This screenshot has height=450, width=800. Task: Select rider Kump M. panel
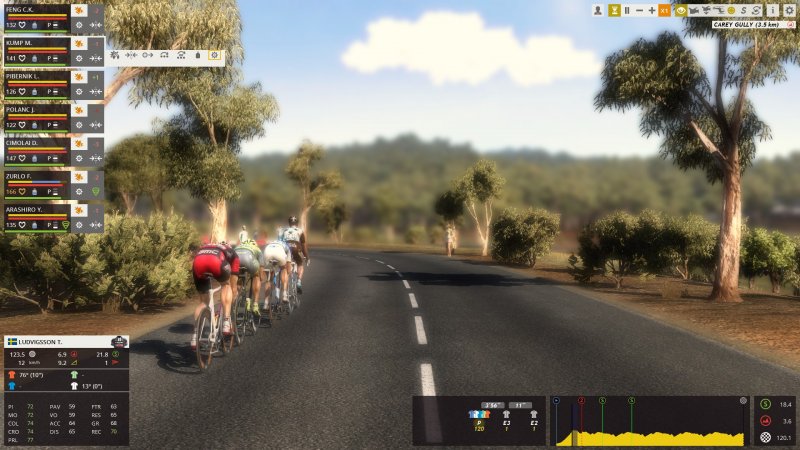point(30,43)
